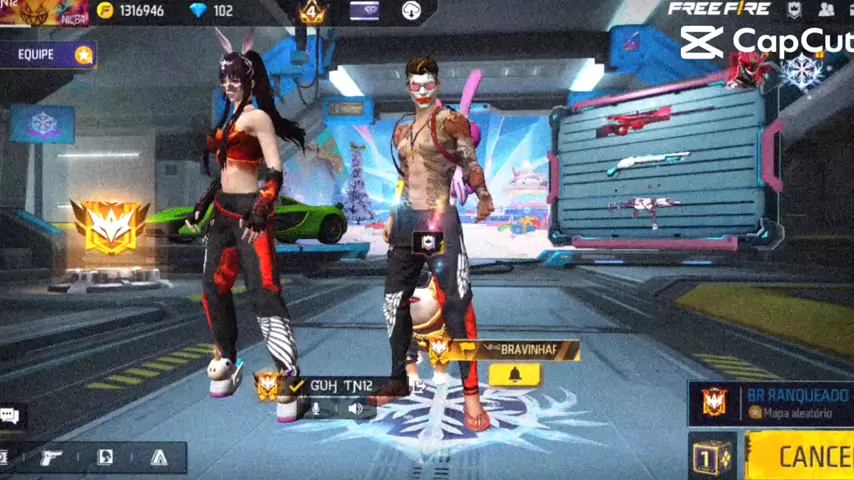Screen dimensions: 854x480
Task: Toggle the microphone under GUH TN12
Action: (x=316, y=408)
